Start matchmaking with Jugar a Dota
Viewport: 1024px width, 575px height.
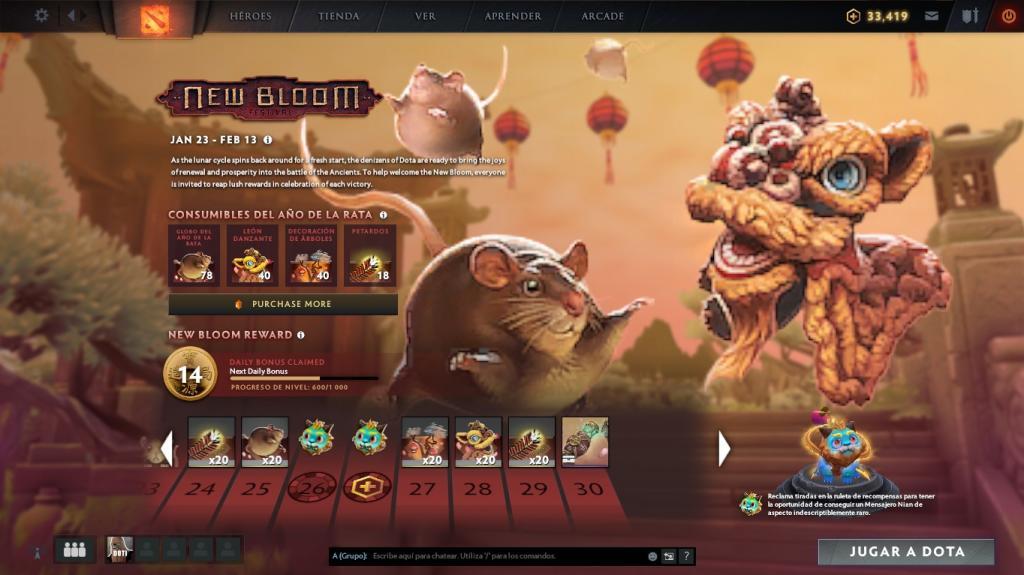click(x=906, y=552)
